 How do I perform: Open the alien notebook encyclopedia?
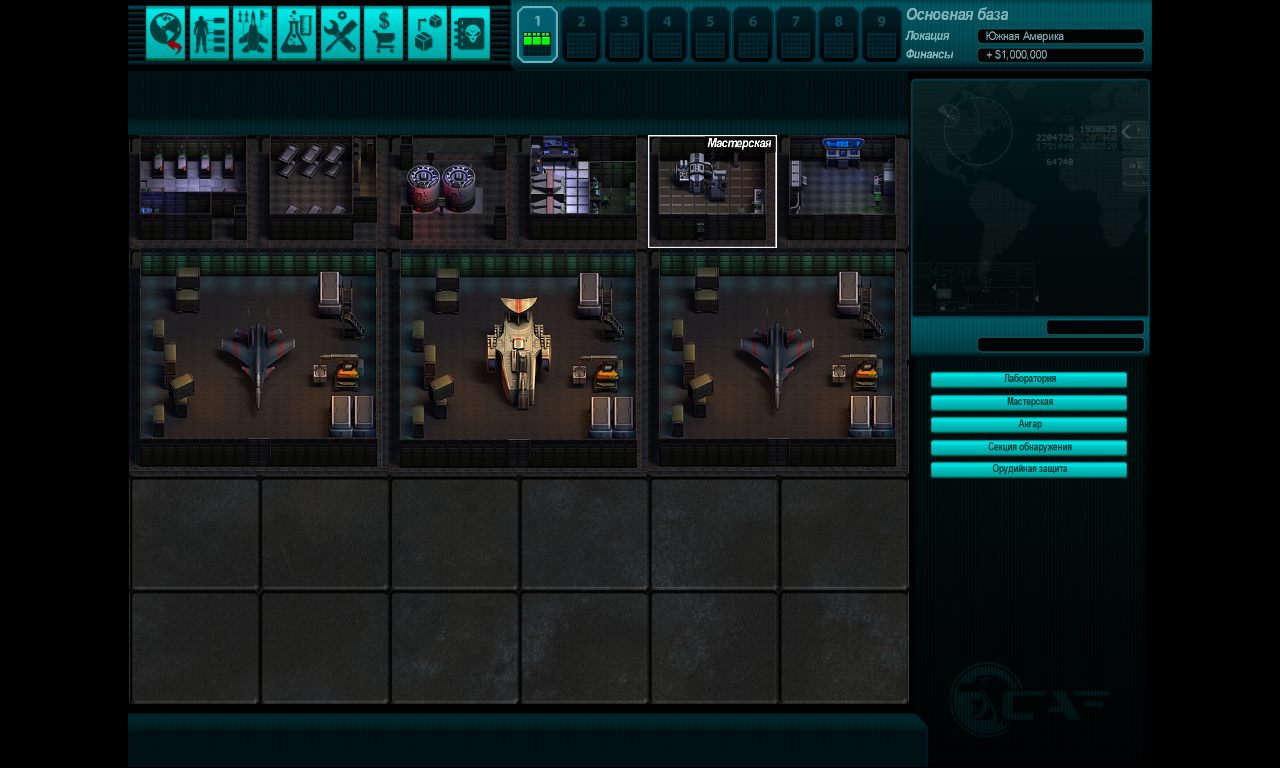click(x=470, y=33)
